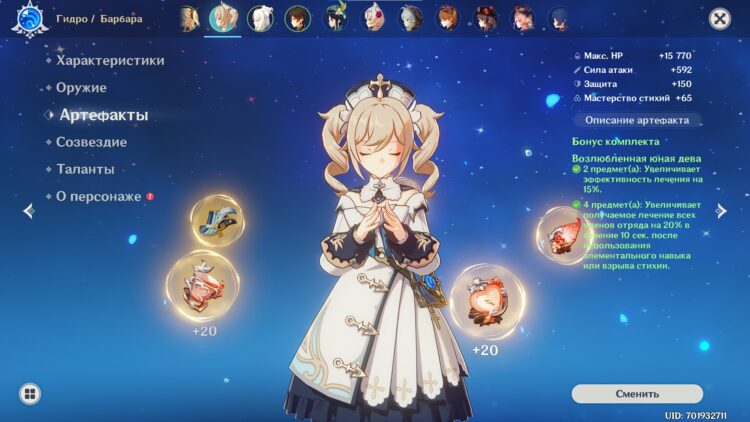This screenshot has width=750, height=422.
Task: Click the Описание артефакта button
Action: point(637,120)
